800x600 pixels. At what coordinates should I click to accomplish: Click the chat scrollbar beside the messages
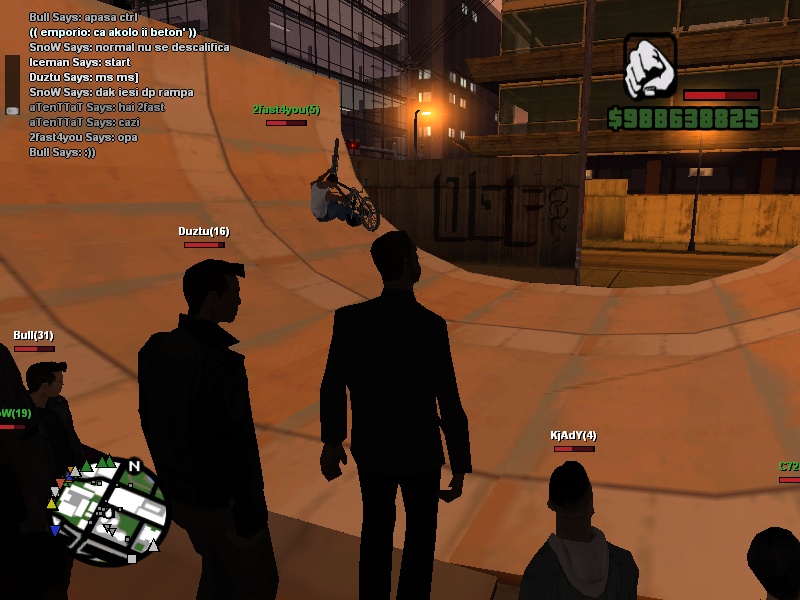(12, 84)
